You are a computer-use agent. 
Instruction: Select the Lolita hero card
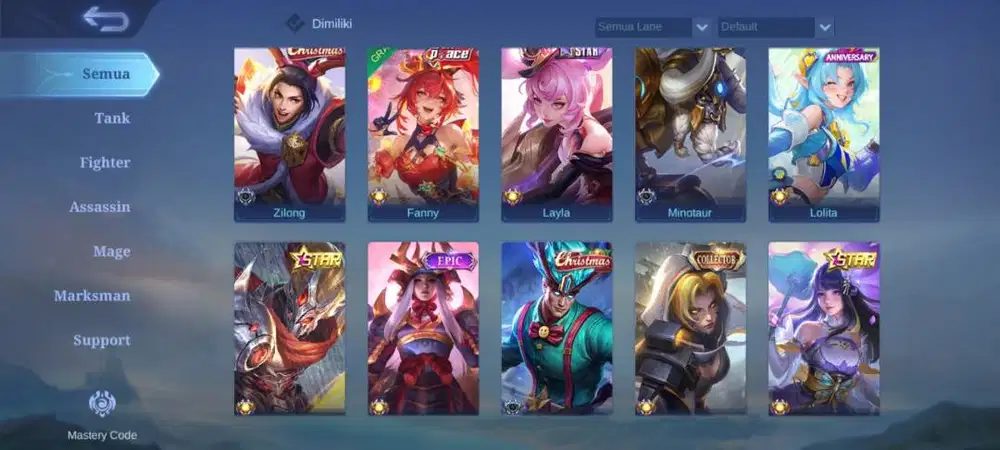pyautogui.click(x=824, y=134)
